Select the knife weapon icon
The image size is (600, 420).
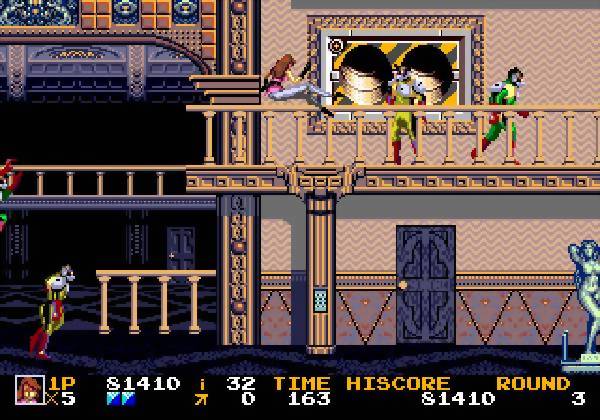201,383
